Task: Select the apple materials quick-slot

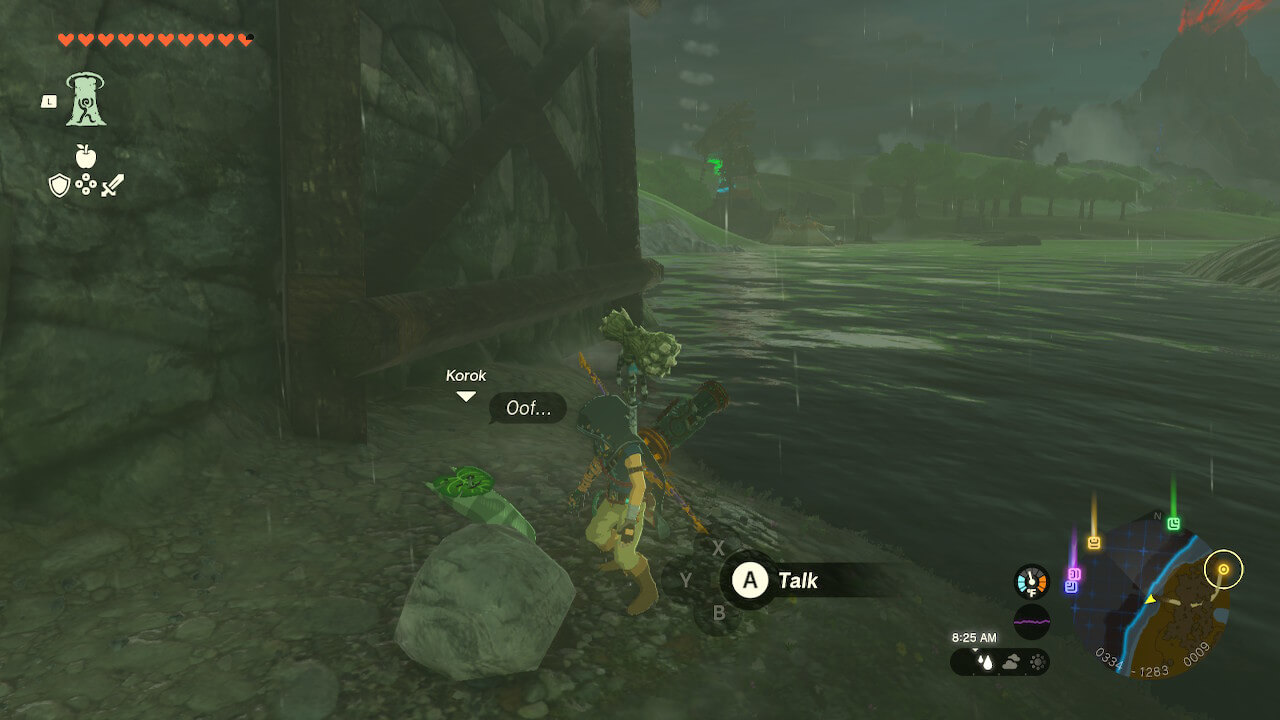Action: point(86,156)
